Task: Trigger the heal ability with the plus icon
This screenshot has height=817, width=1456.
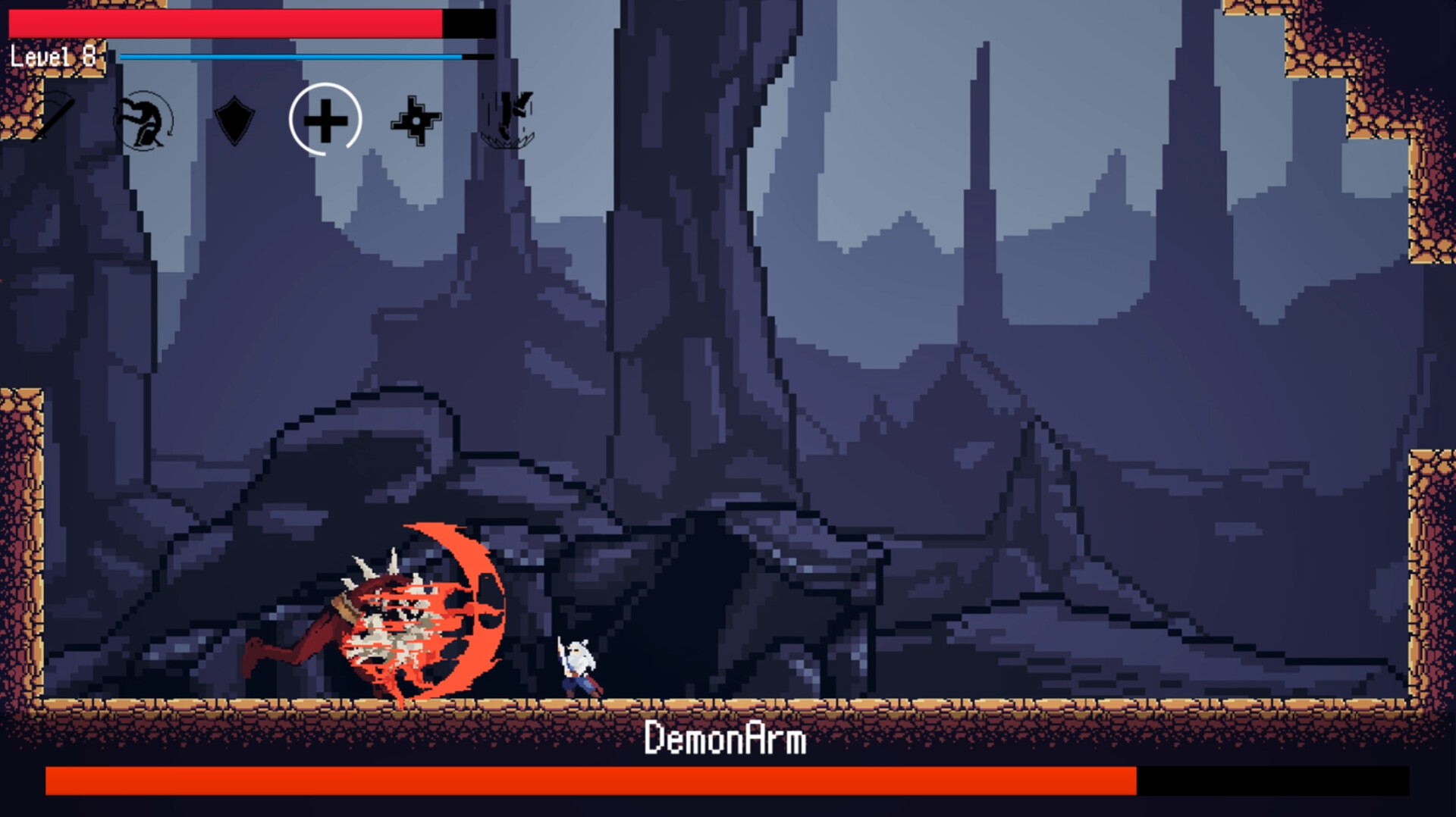Action: click(325, 121)
